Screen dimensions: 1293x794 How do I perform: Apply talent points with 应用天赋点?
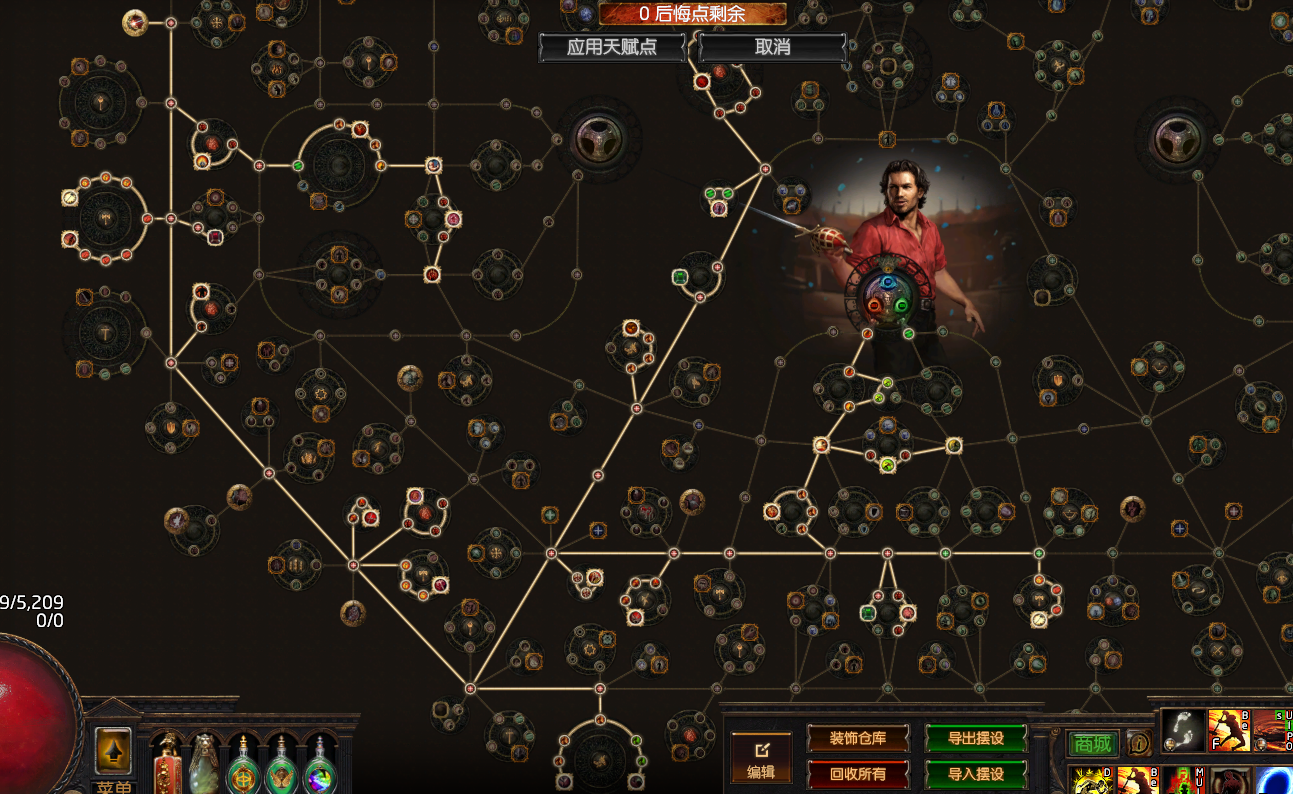(x=612, y=47)
